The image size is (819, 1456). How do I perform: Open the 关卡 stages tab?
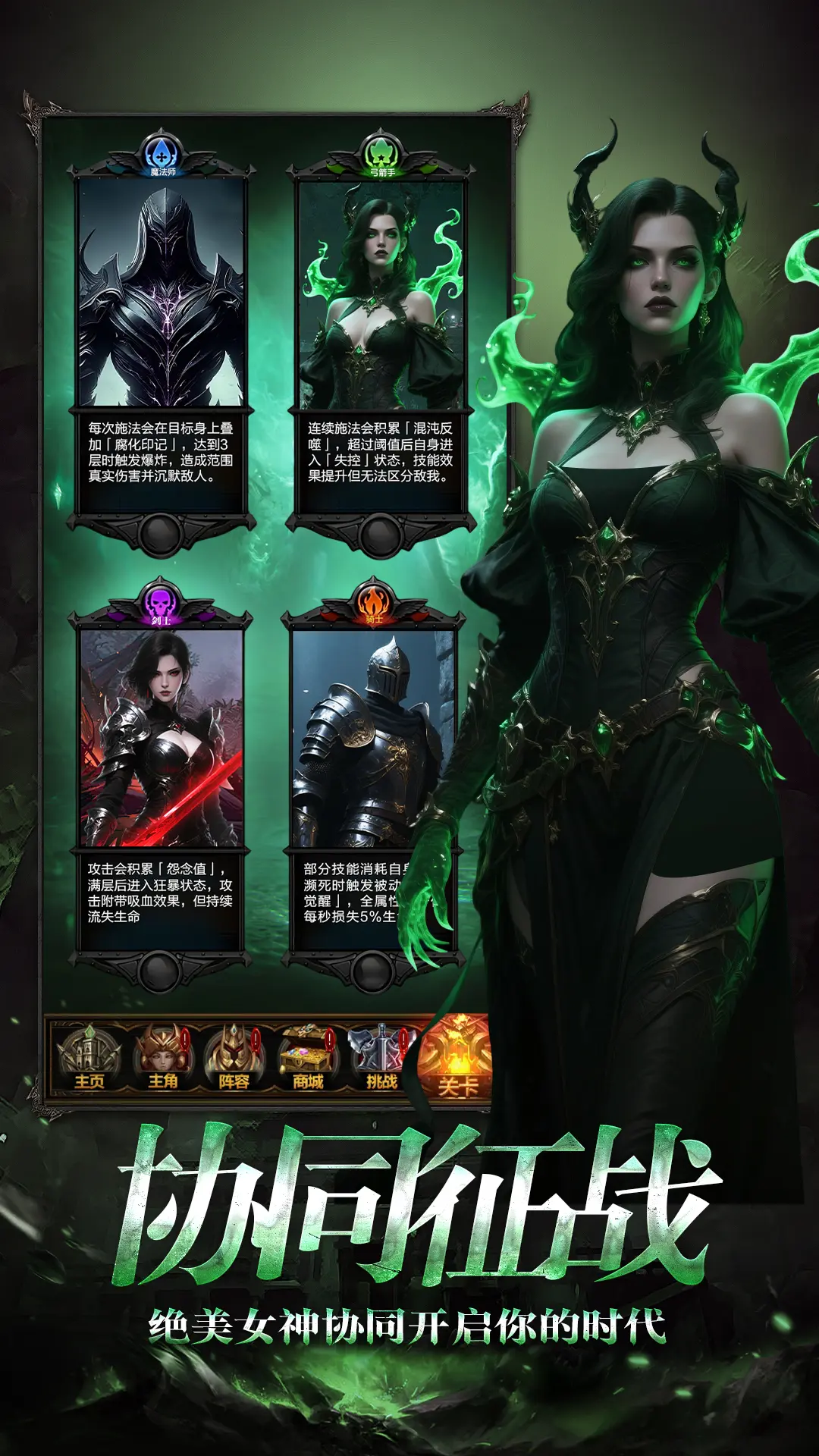(x=457, y=1059)
